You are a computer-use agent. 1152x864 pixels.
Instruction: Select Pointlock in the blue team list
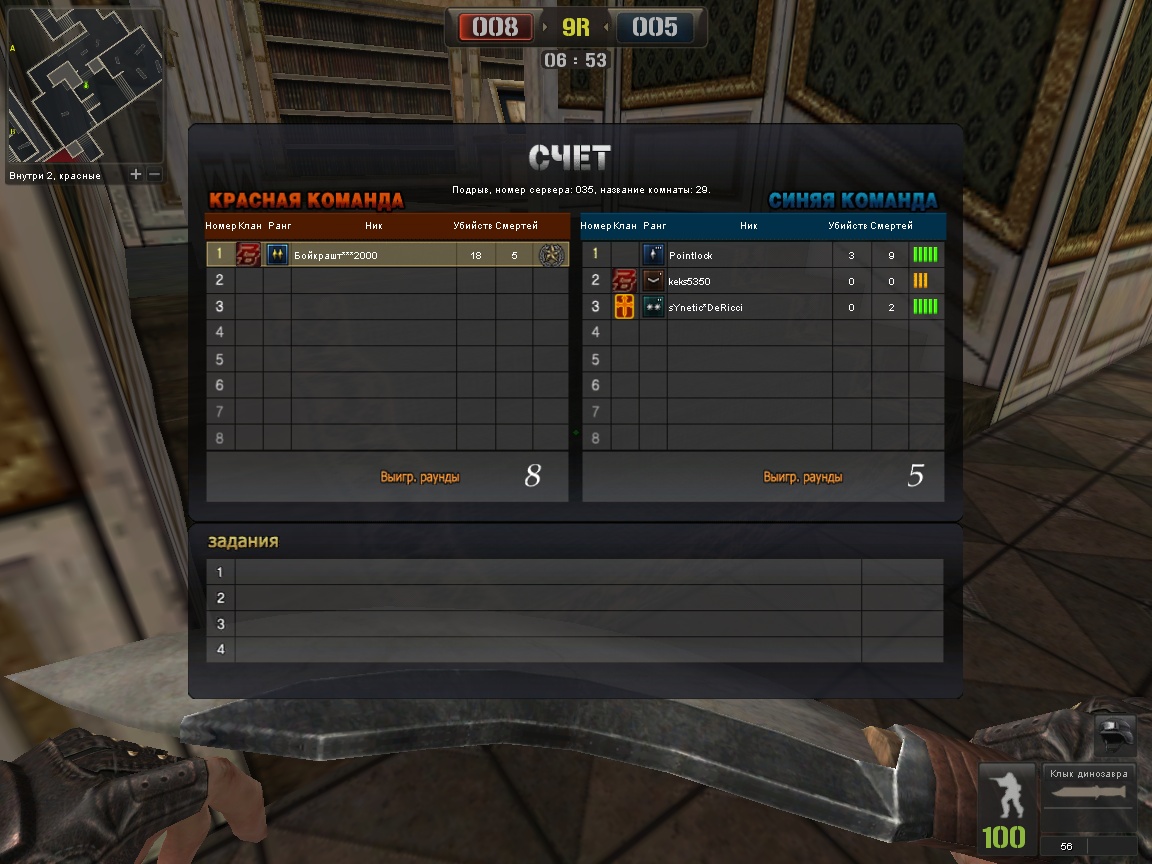762,255
